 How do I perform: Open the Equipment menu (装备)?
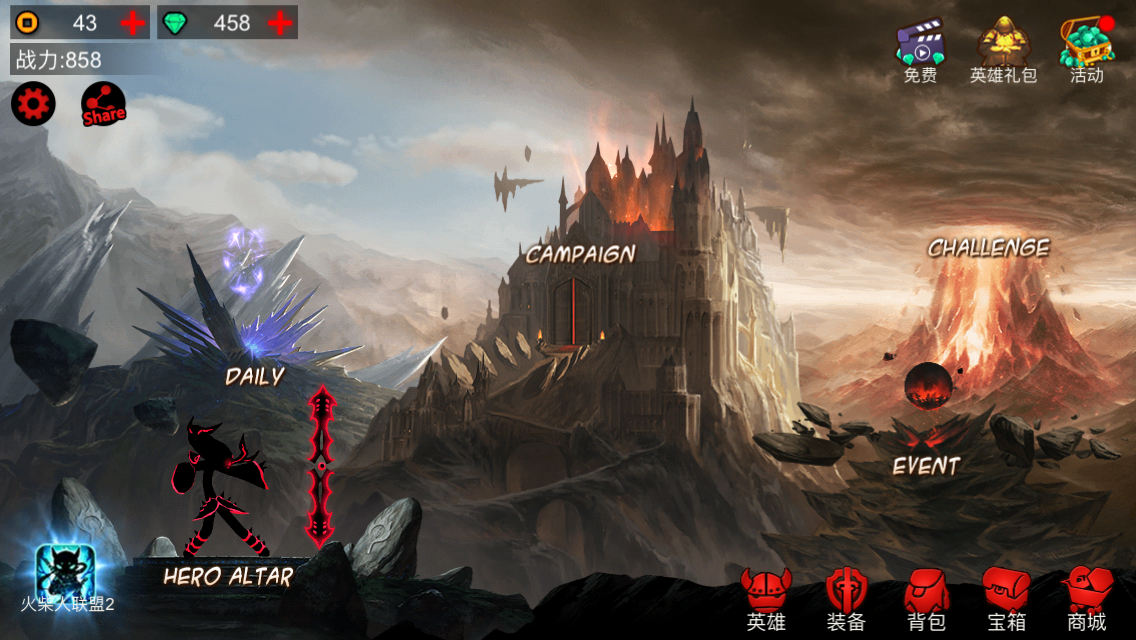click(x=846, y=600)
